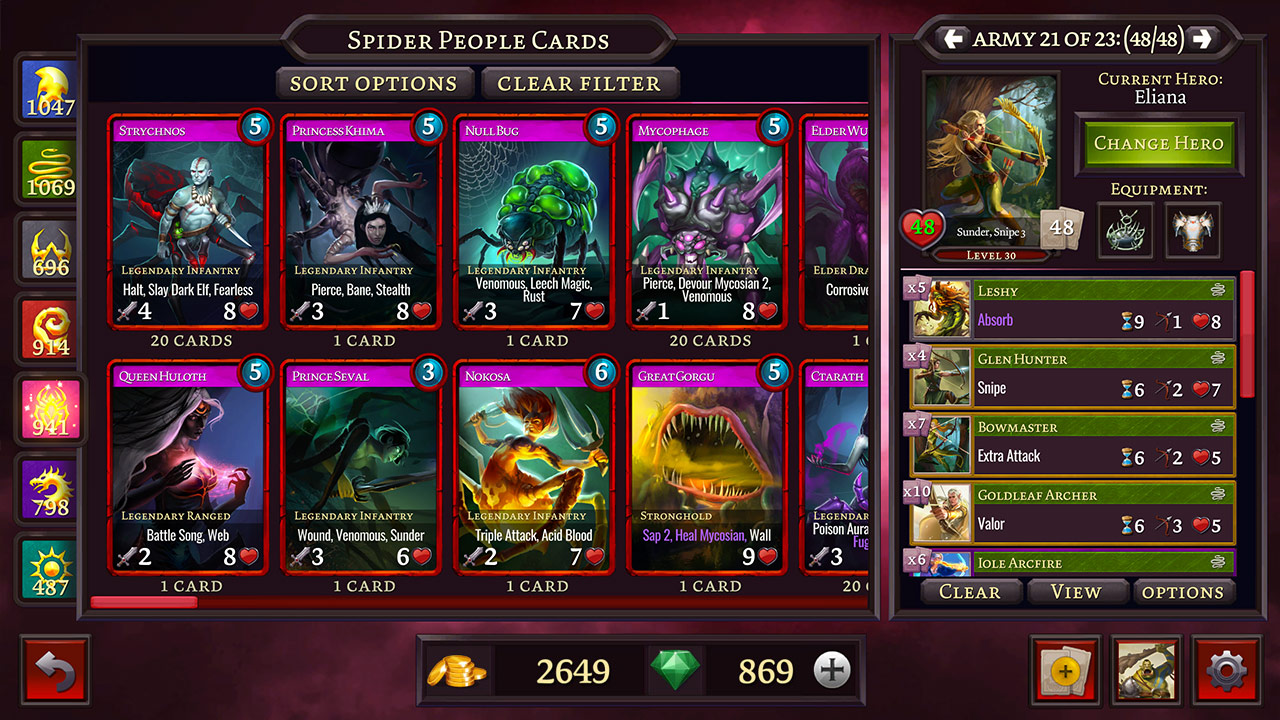View the army deck
1280x720 pixels.
tap(1076, 592)
